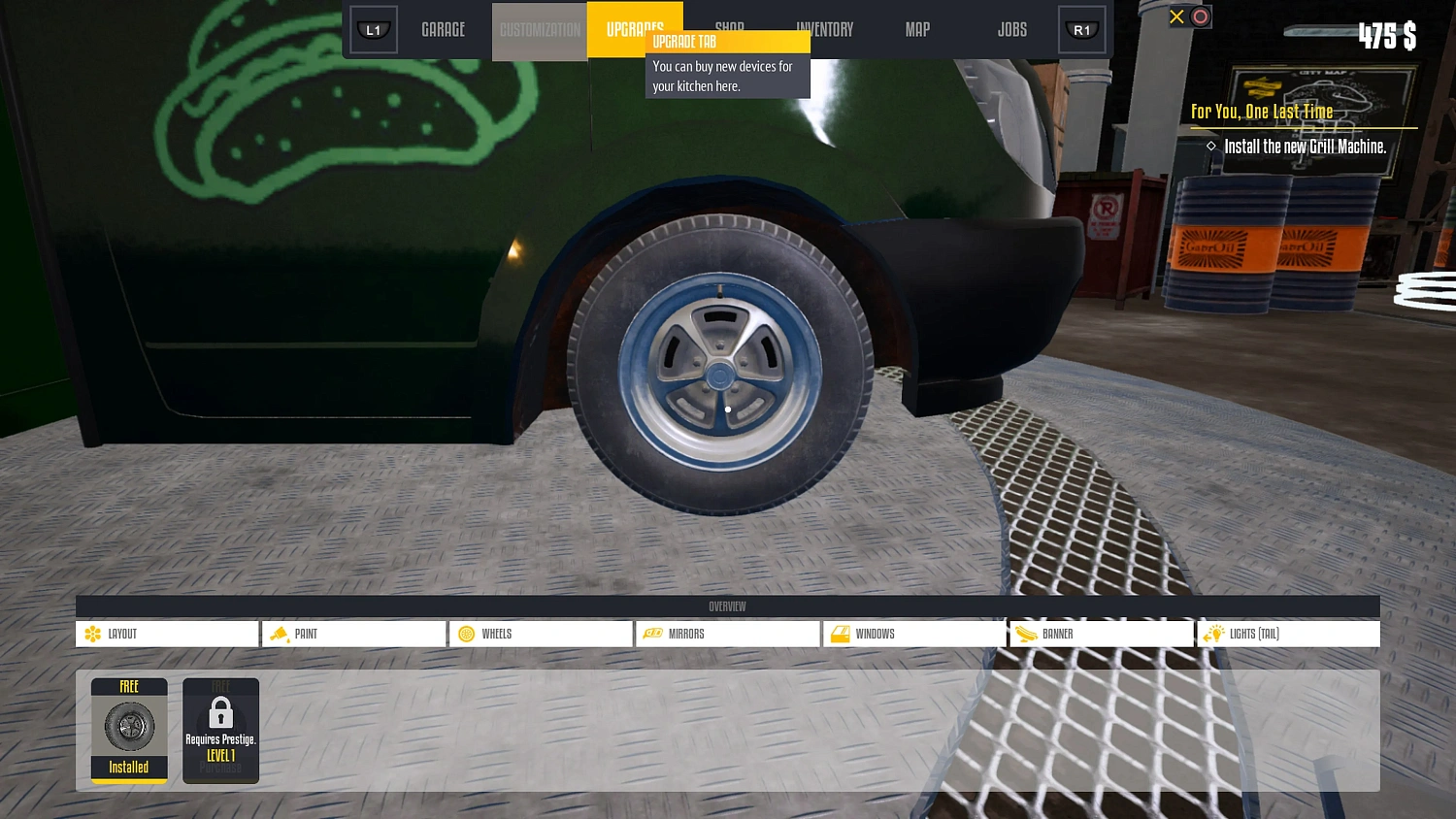Open the Wheels category icon
Viewport: 1456px width, 819px height.
[467, 634]
